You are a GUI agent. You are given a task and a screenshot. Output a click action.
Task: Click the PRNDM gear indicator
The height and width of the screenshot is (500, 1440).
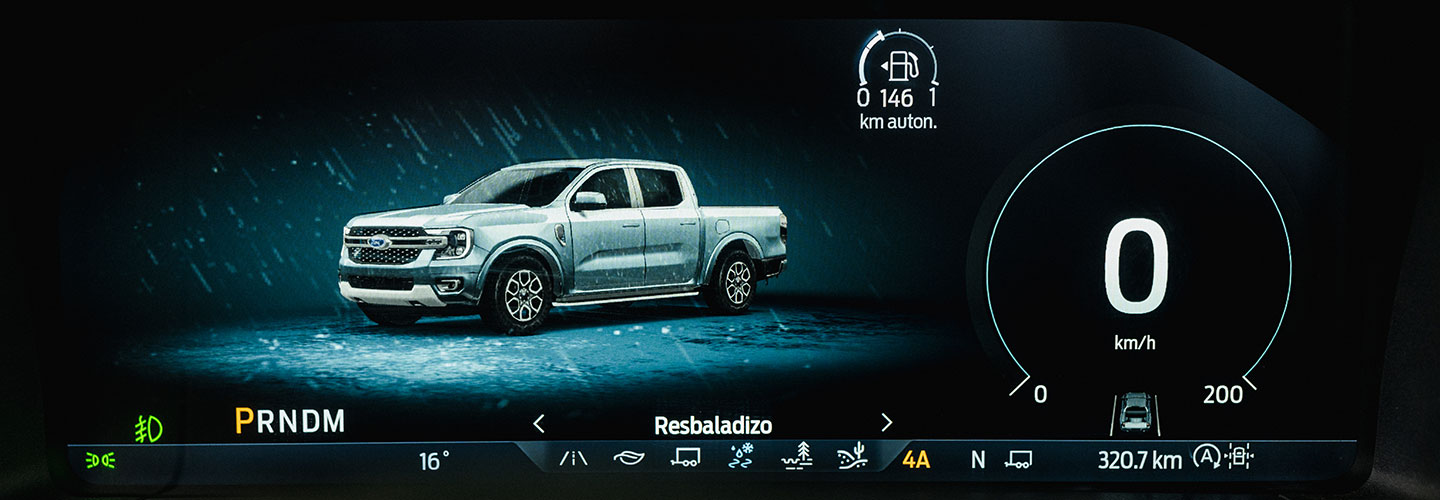(x=290, y=422)
